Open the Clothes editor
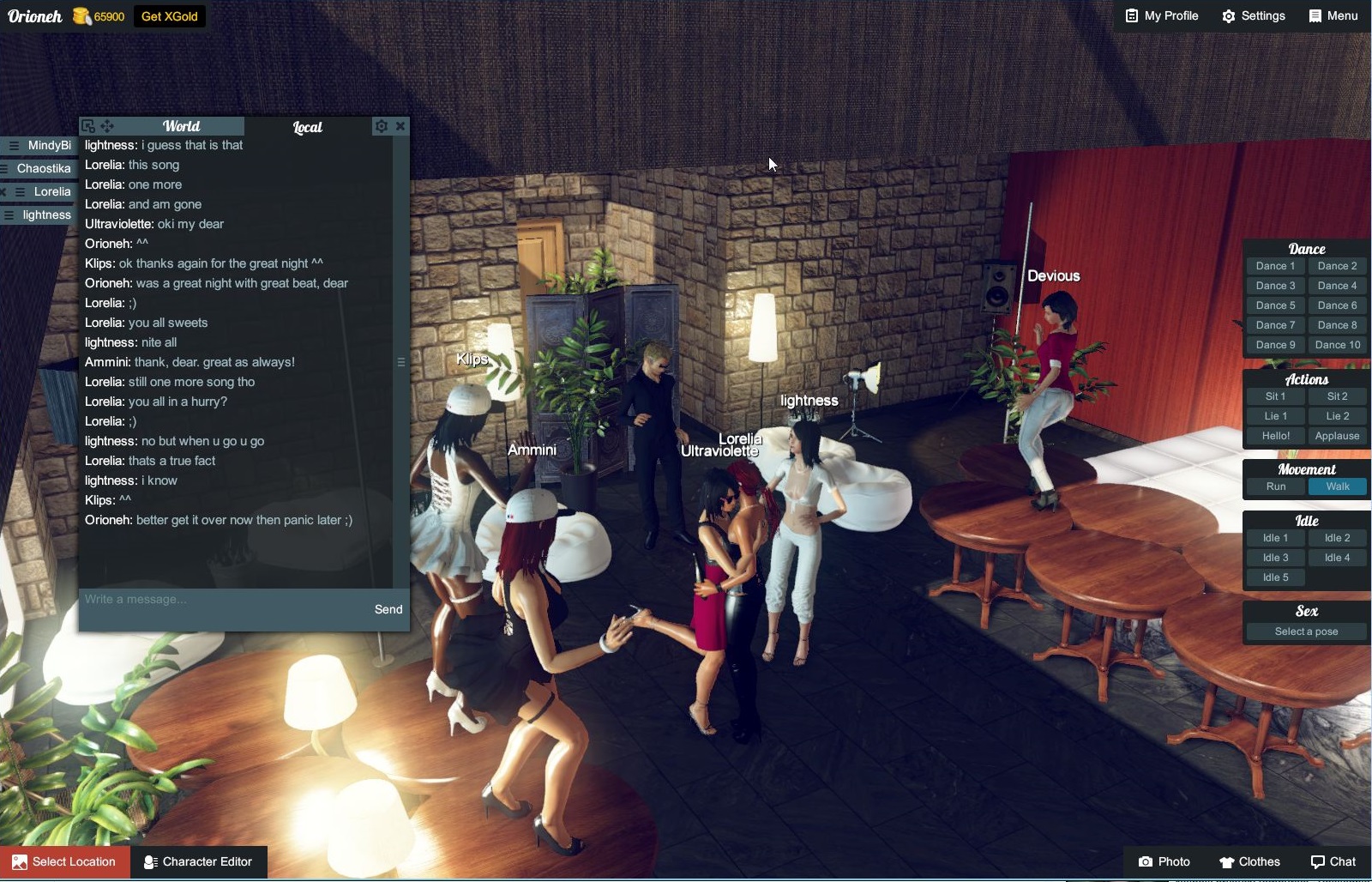Viewport: 1372px width, 882px height. pos(1249,861)
